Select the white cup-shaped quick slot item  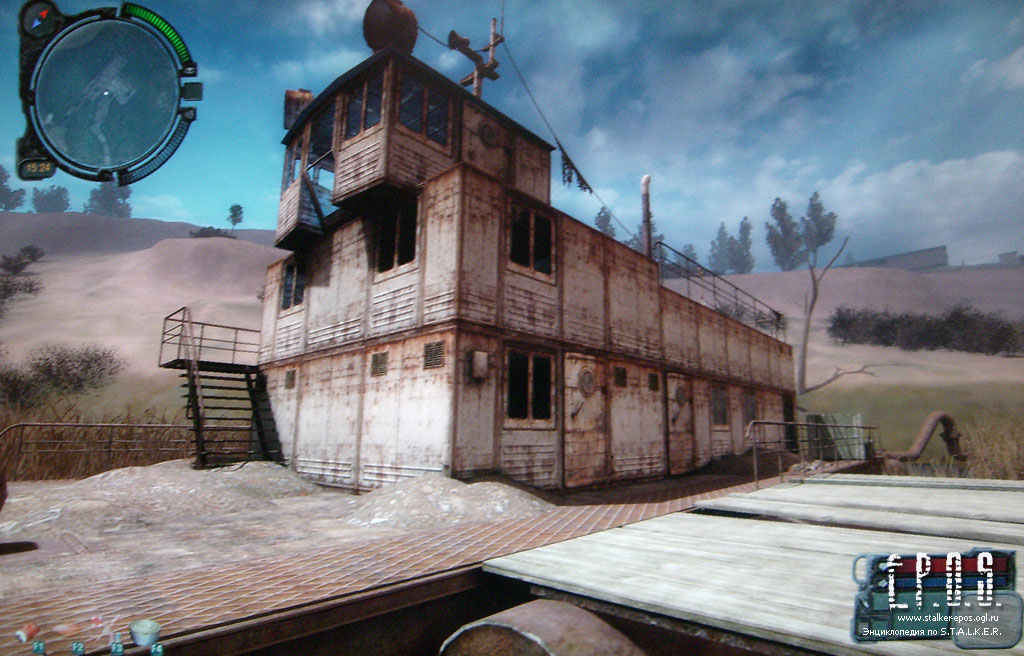pos(146,631)
